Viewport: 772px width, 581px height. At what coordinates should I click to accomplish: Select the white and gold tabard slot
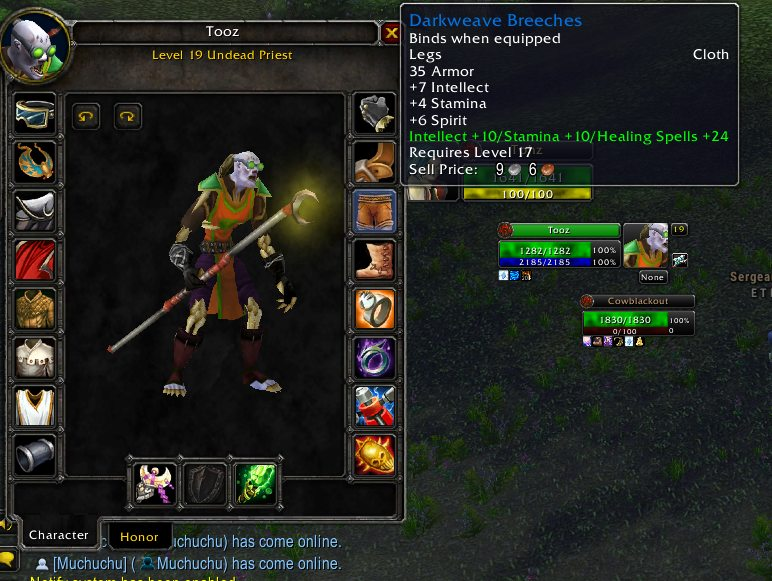(35, 406)
